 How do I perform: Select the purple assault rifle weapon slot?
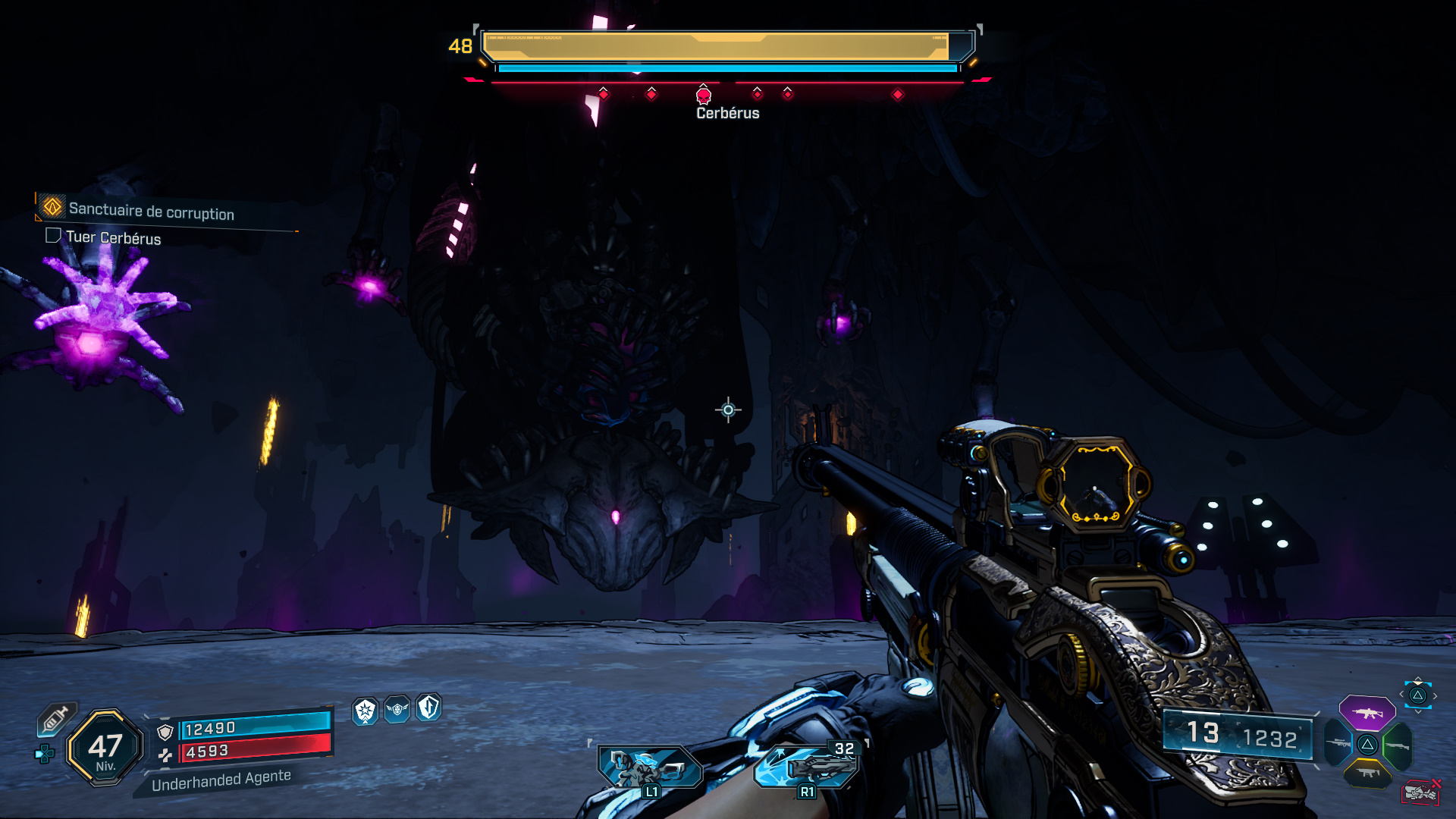1367,713
